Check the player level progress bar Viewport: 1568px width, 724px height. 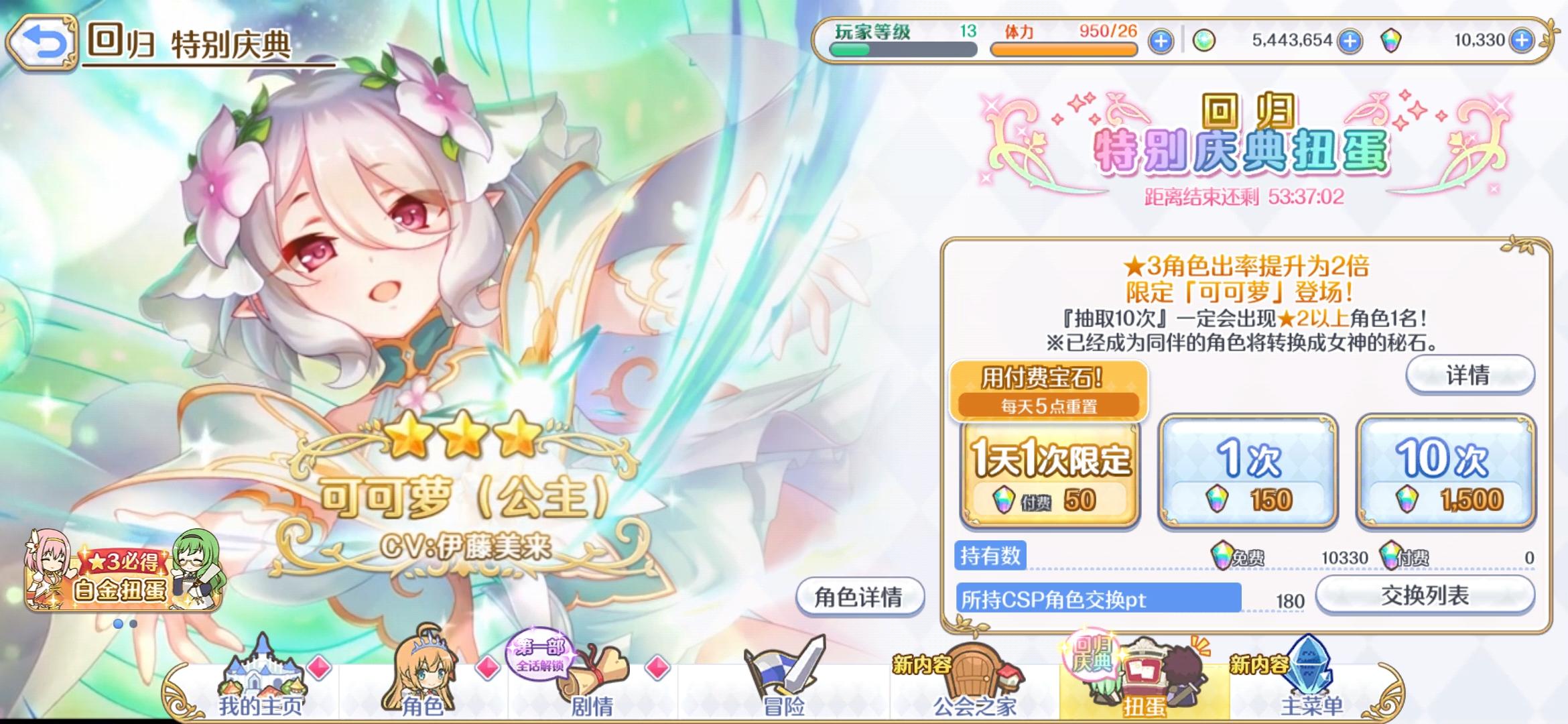coord(901,50)
